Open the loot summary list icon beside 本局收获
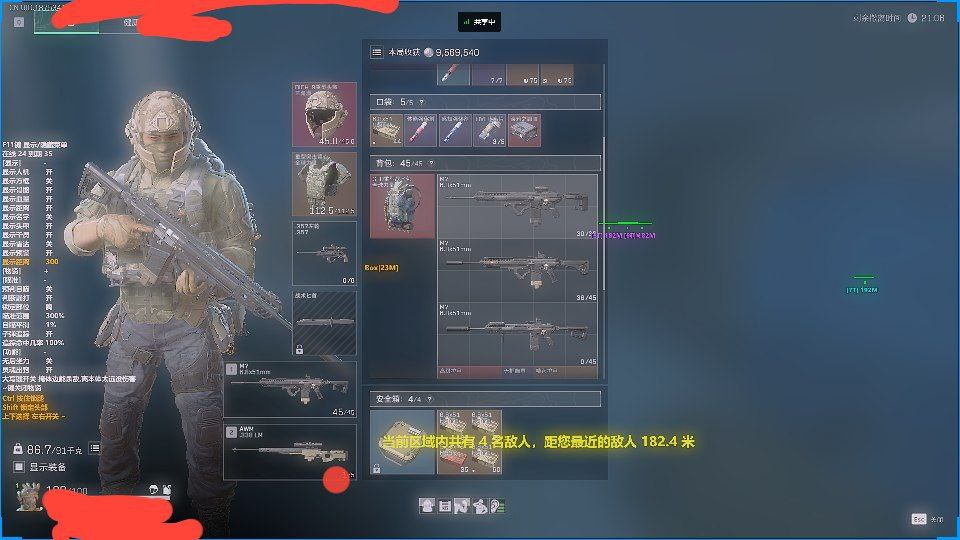This screenshot has height=540, width=960. (376, 52)
